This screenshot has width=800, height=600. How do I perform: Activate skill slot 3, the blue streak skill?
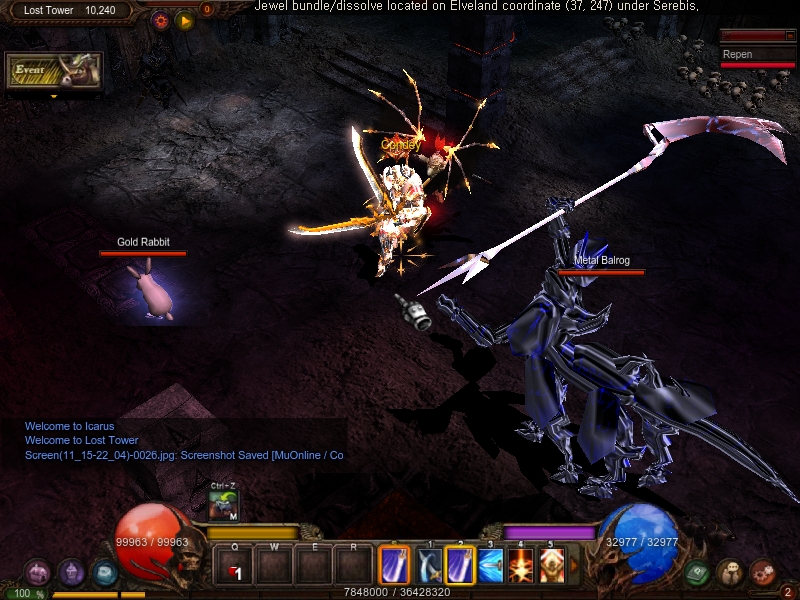[490, 565]
